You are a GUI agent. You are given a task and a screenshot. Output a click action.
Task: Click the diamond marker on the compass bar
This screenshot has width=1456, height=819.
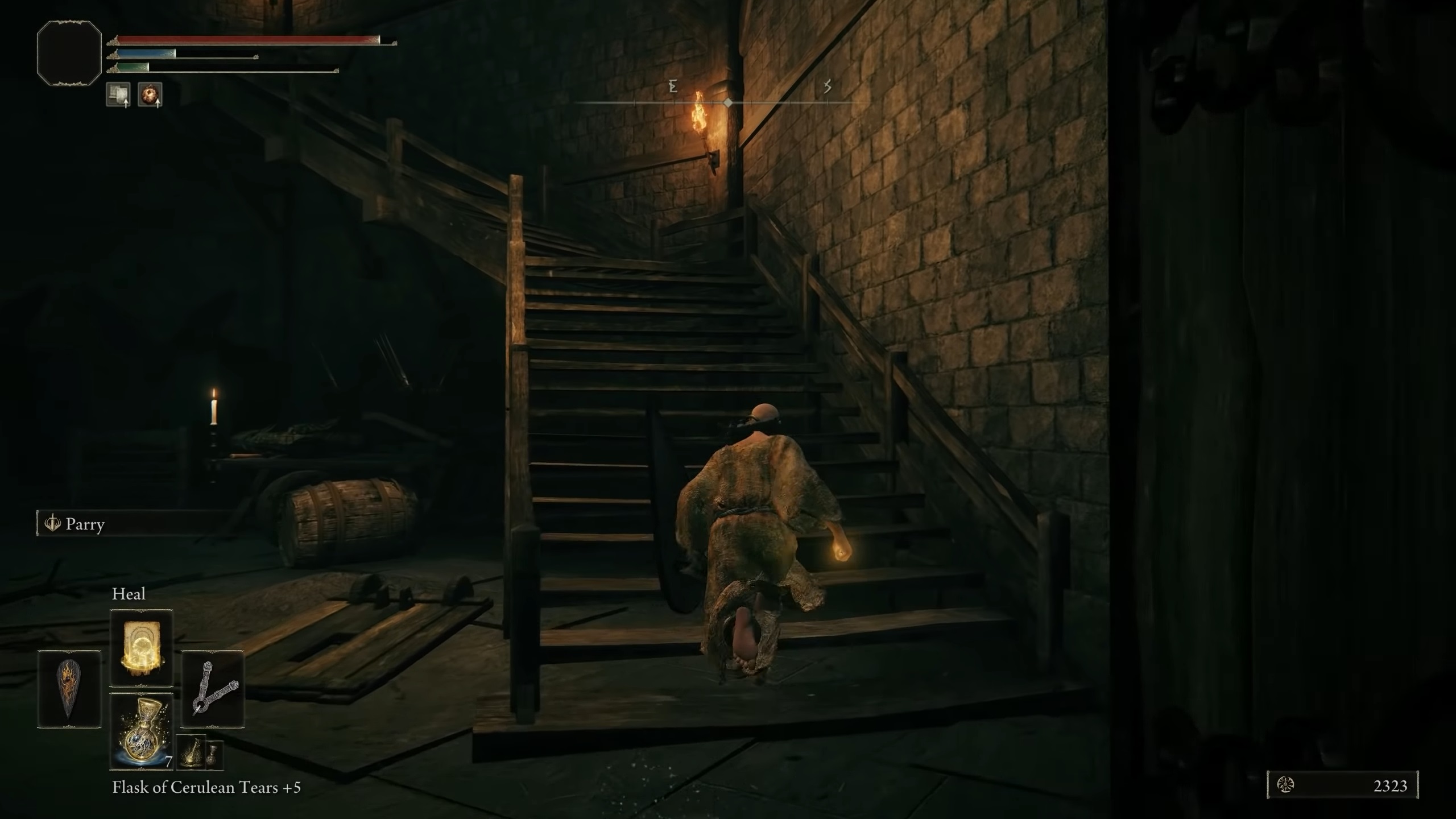click(x=729, y=102)
